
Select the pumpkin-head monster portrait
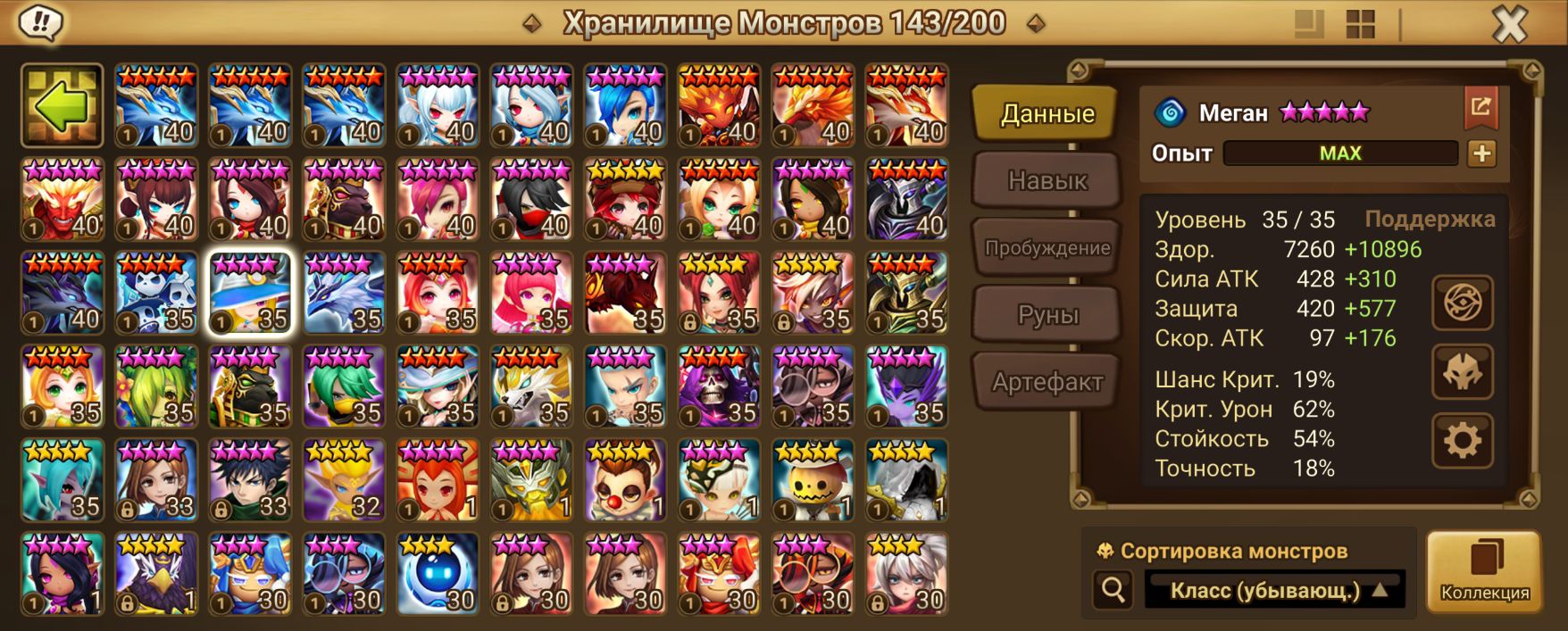pyautogui.click(x=813, y=480)
